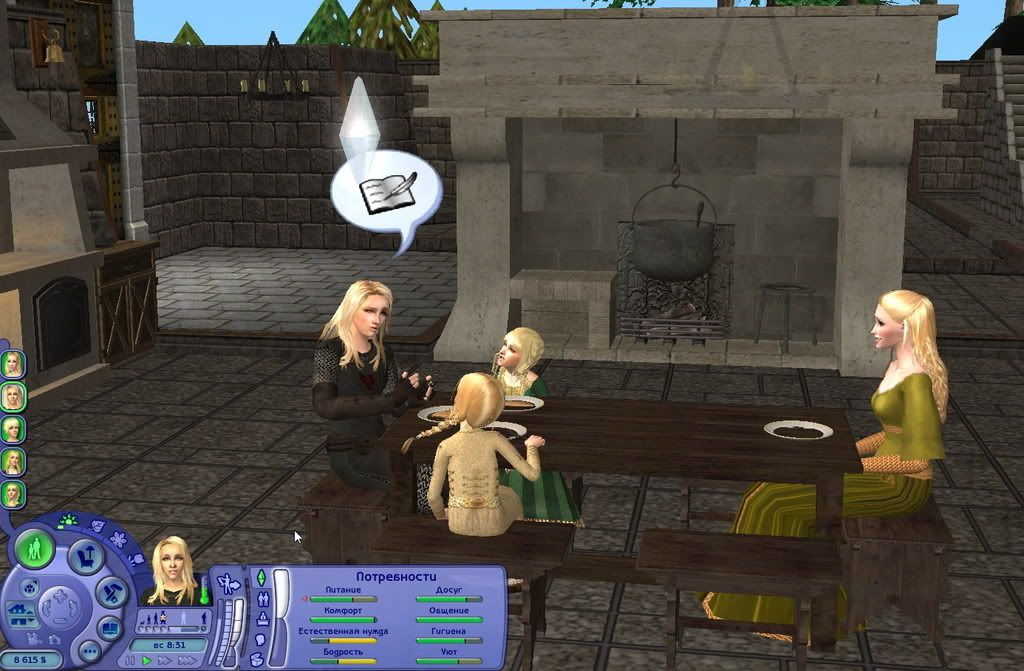Take a snapshot with the camera icon
This screenshot has height=671, width=1024.
click(52, 637)
